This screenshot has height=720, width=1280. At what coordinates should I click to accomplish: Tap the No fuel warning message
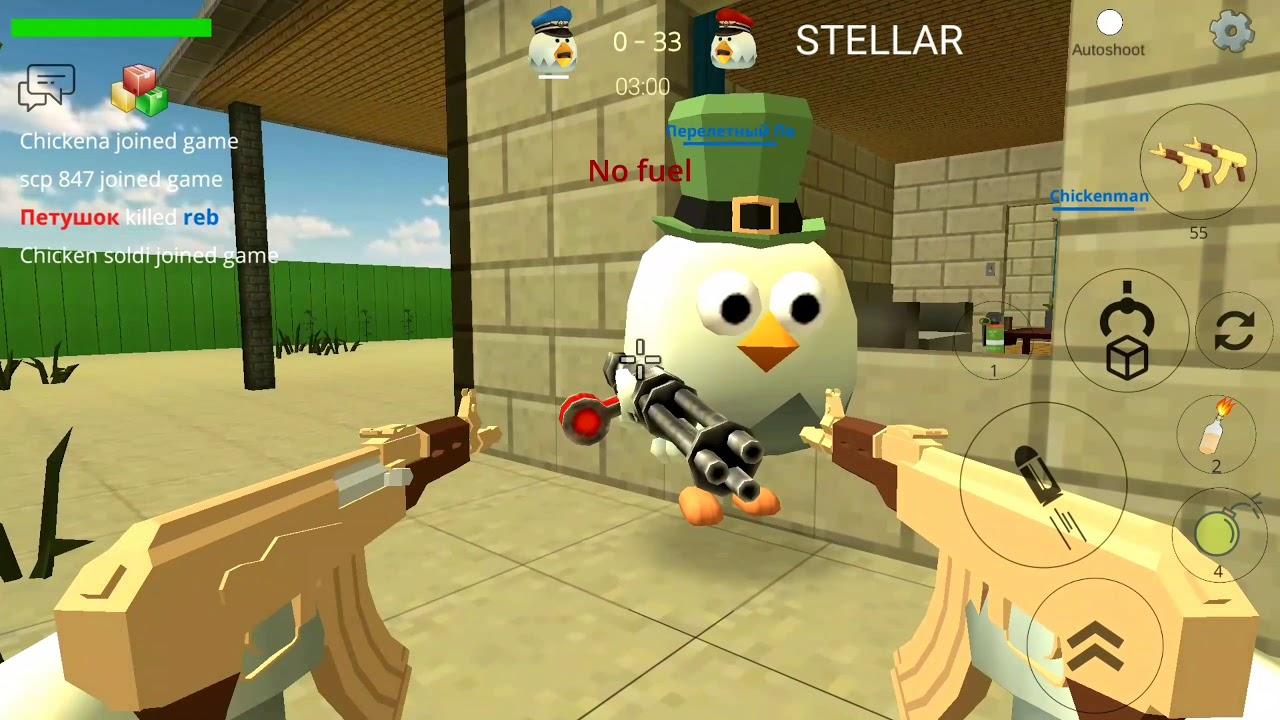[x=640, y=171]
